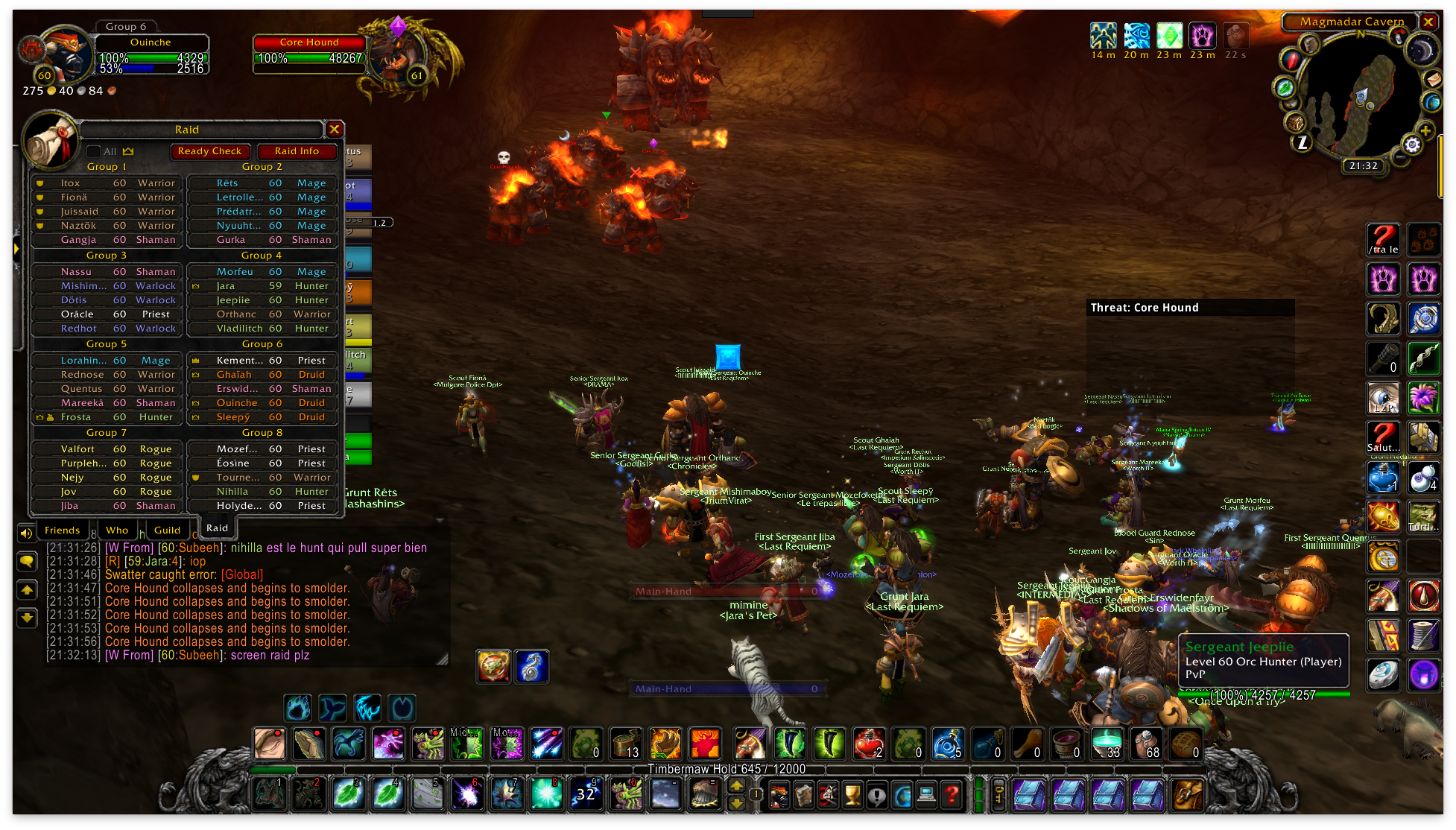This screenshot has height=830, width=1456.
Task: Open the world map globe button
Action: [1431, 101]
